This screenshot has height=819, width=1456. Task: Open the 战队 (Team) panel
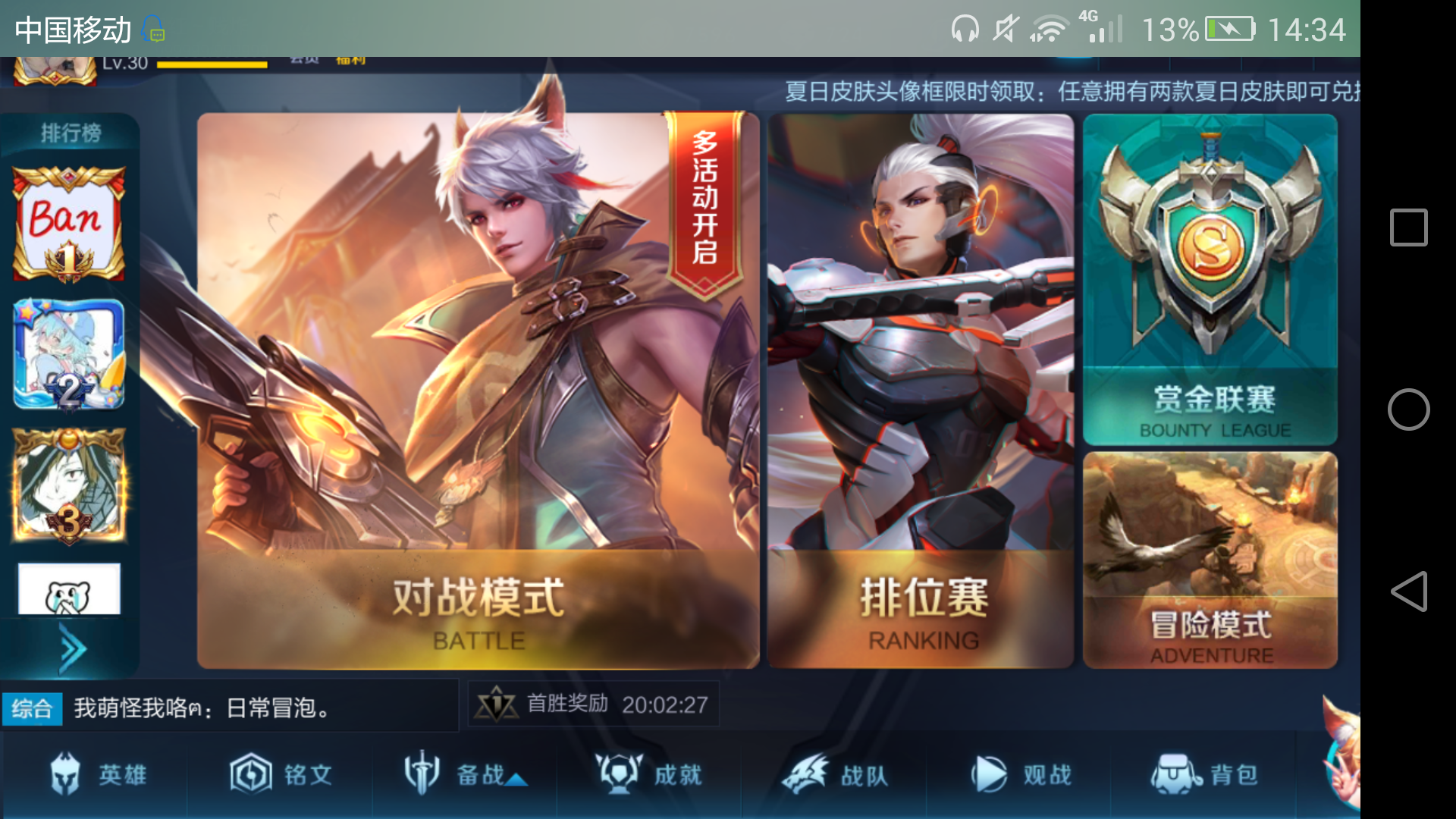[834, 773]
